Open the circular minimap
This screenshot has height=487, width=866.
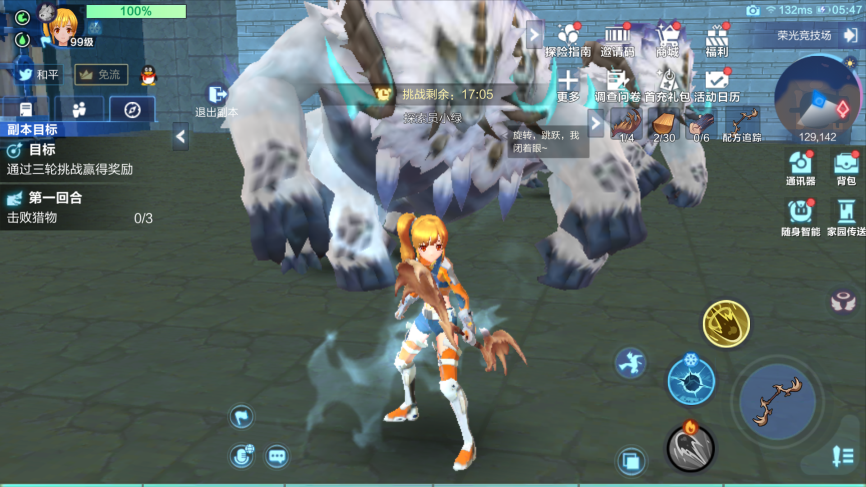[x=817, y=98]
